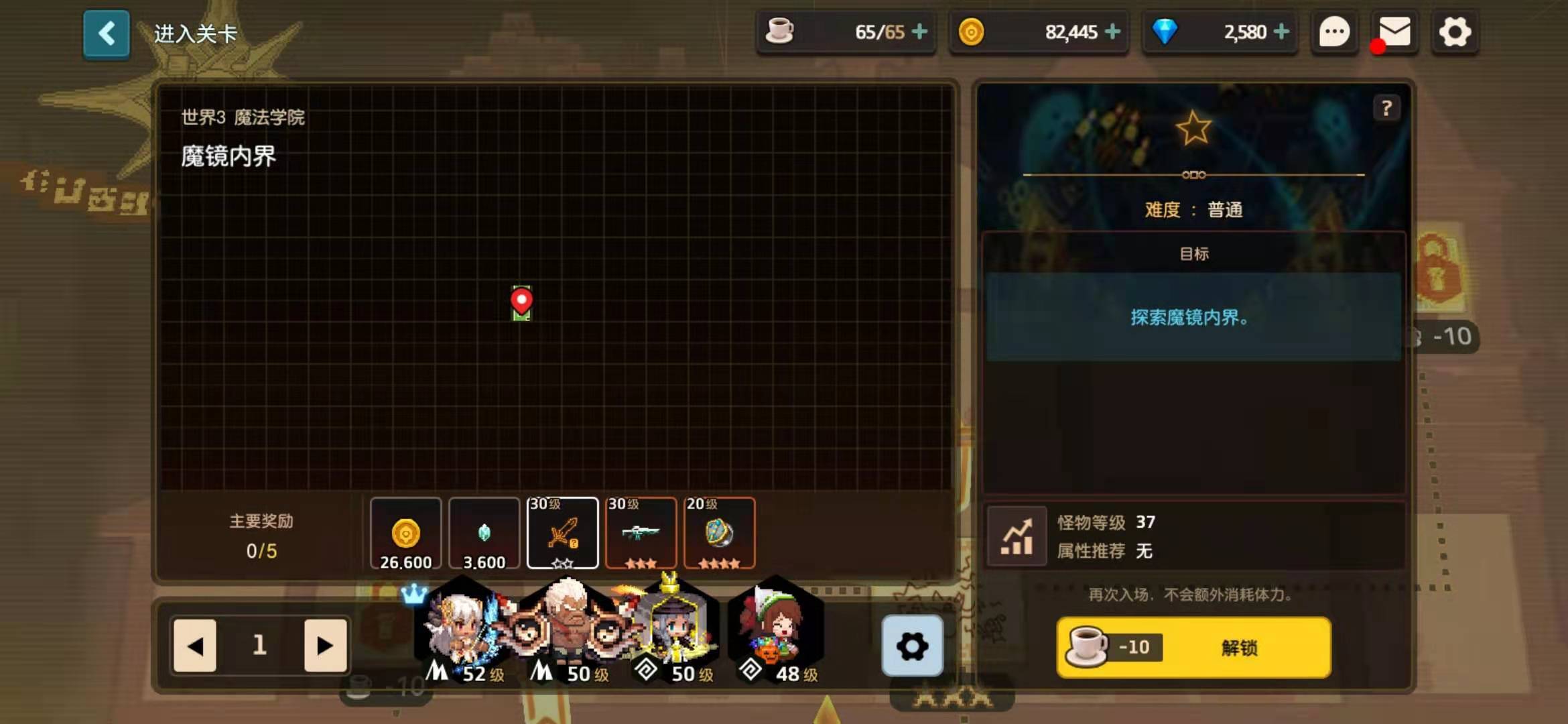This screenshot has height=724, width=1568.
Task: Go back with the arrow button
Action: click(107, 34)
